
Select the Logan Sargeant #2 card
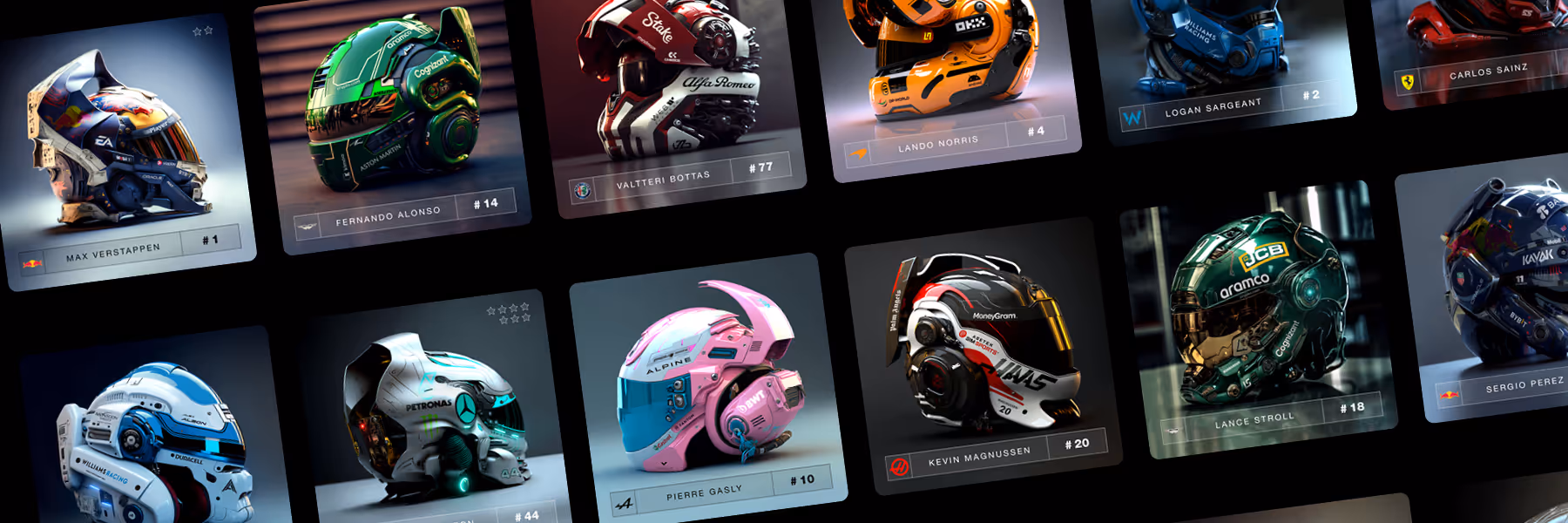1224,61
